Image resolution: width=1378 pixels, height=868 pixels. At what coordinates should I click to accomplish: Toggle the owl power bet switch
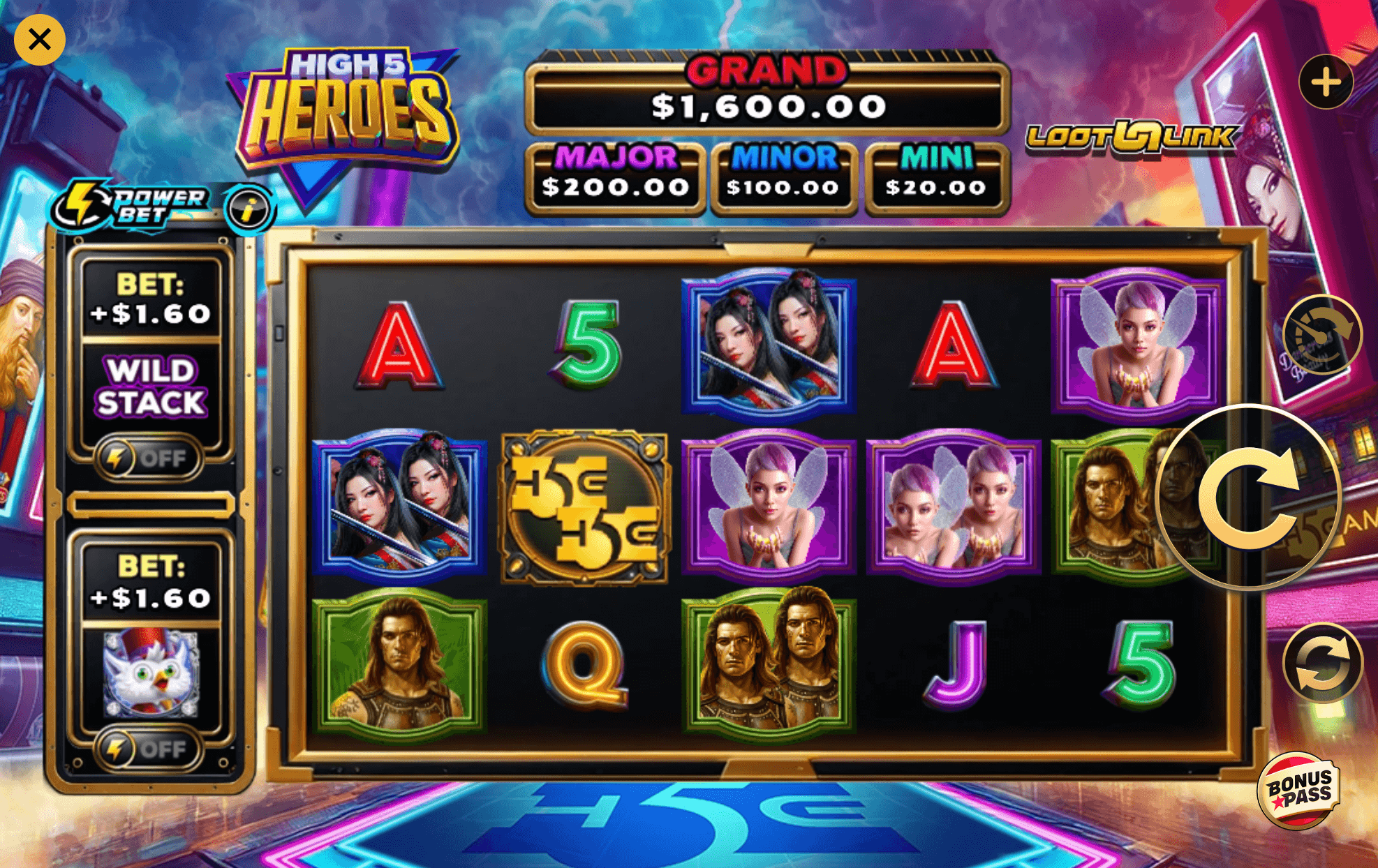[x=149, y=749]
